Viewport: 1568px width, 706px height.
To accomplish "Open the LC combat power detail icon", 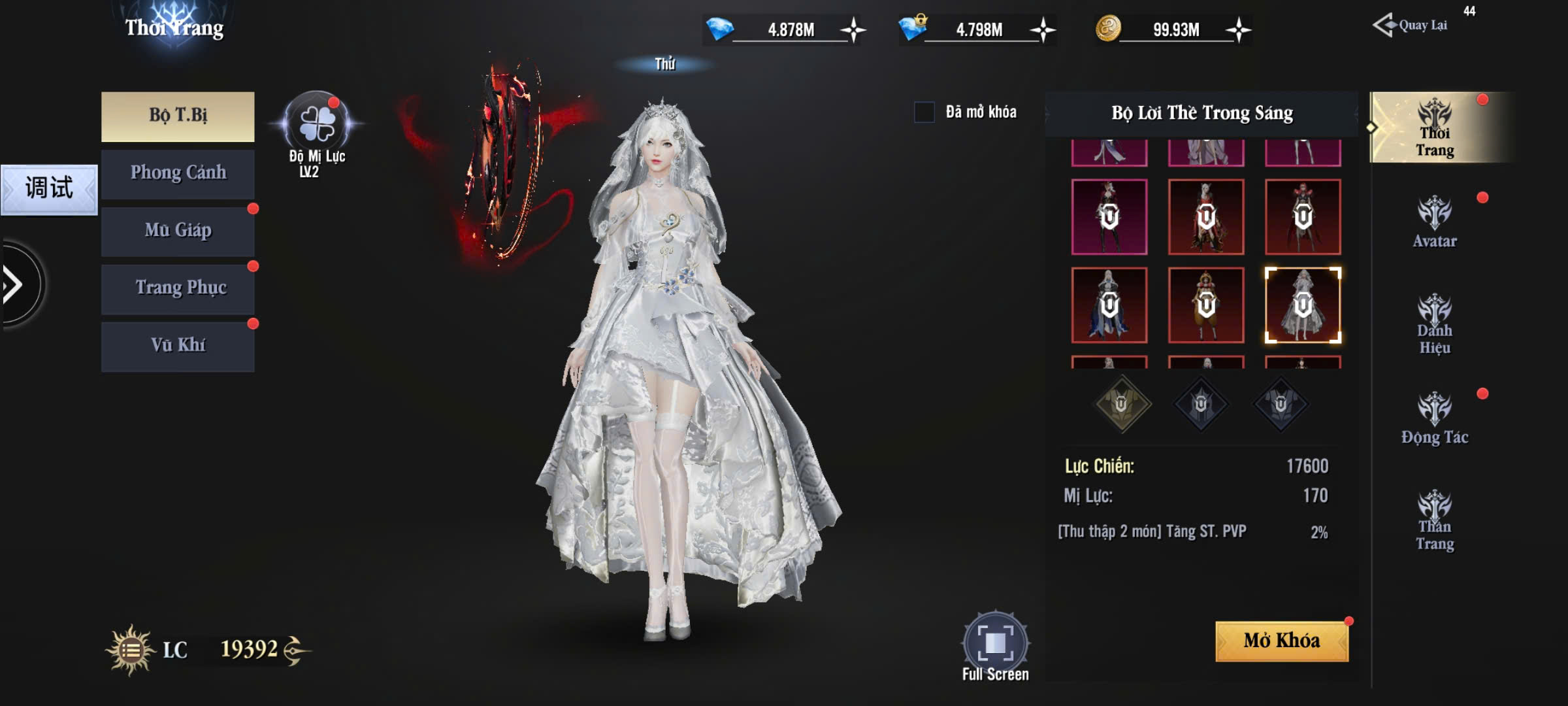I will pos(131,650).
